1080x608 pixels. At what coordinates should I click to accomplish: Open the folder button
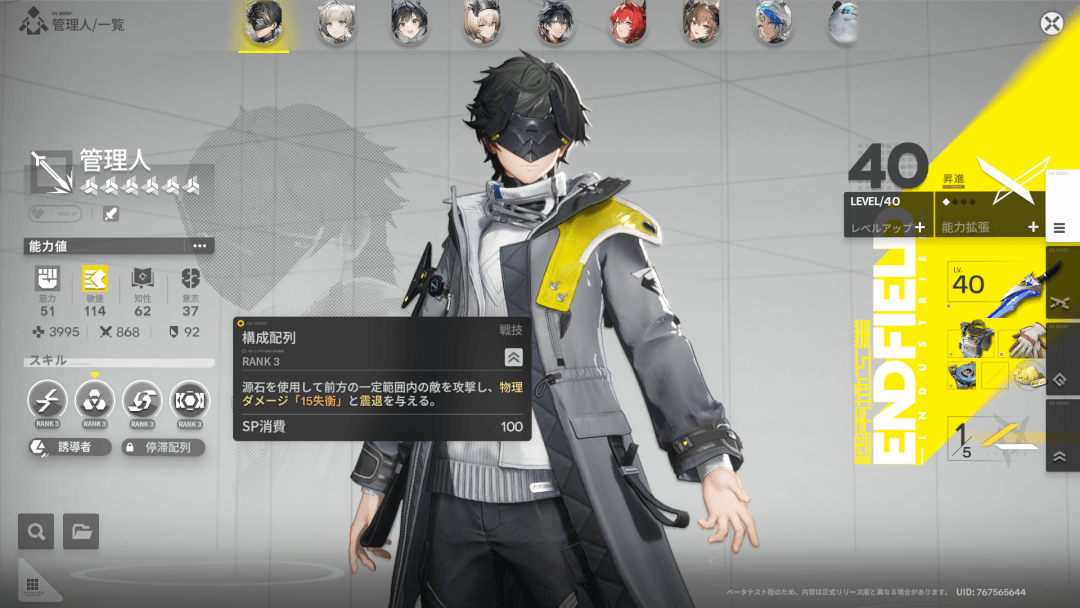(x=81, y=531)
